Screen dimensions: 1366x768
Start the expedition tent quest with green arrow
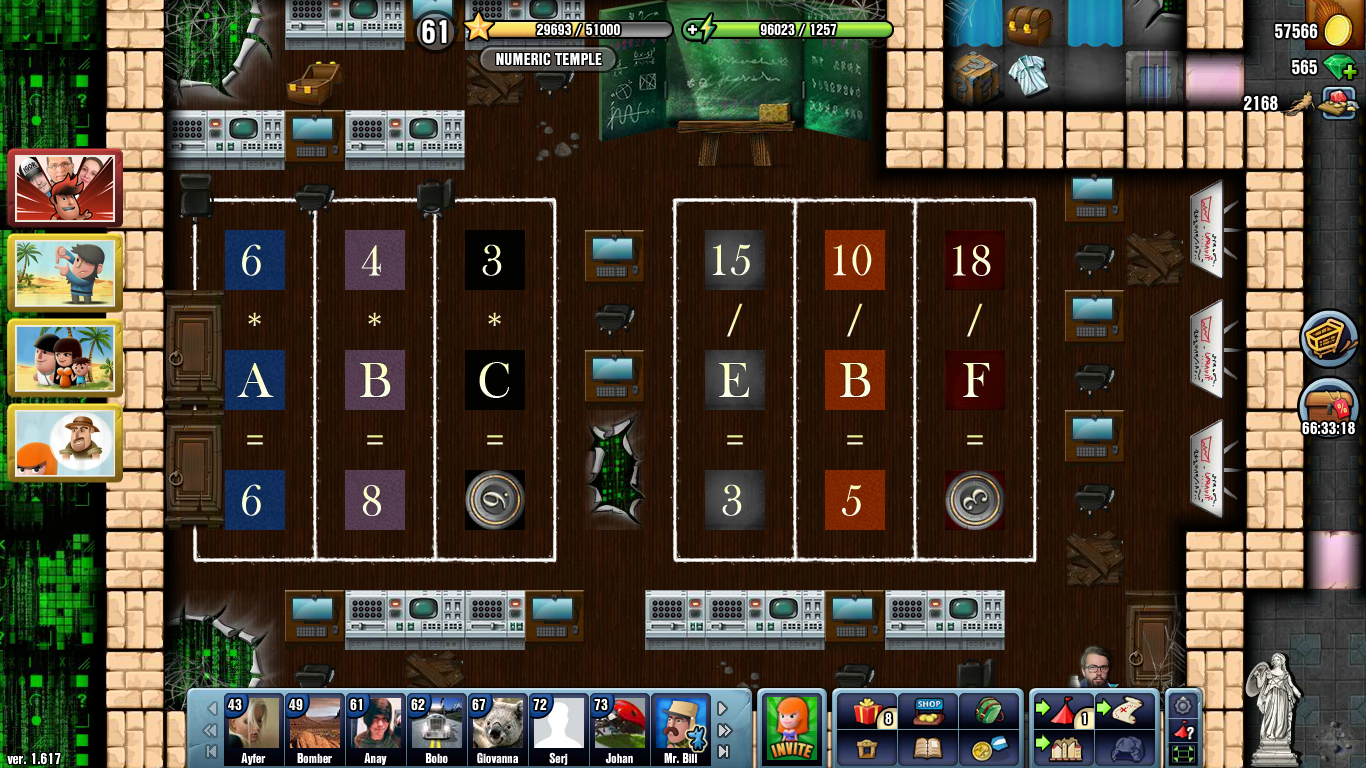click(x=1062, y=712)
